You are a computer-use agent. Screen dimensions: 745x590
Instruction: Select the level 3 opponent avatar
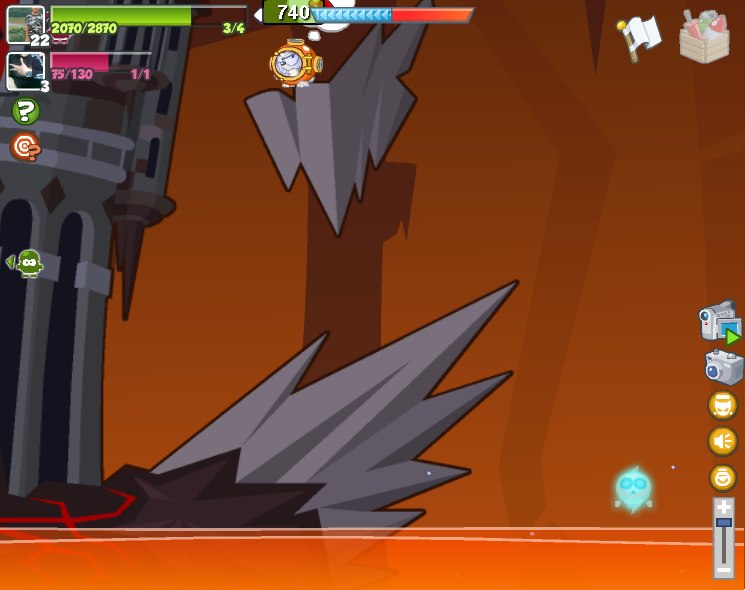[x=25, y=70]
